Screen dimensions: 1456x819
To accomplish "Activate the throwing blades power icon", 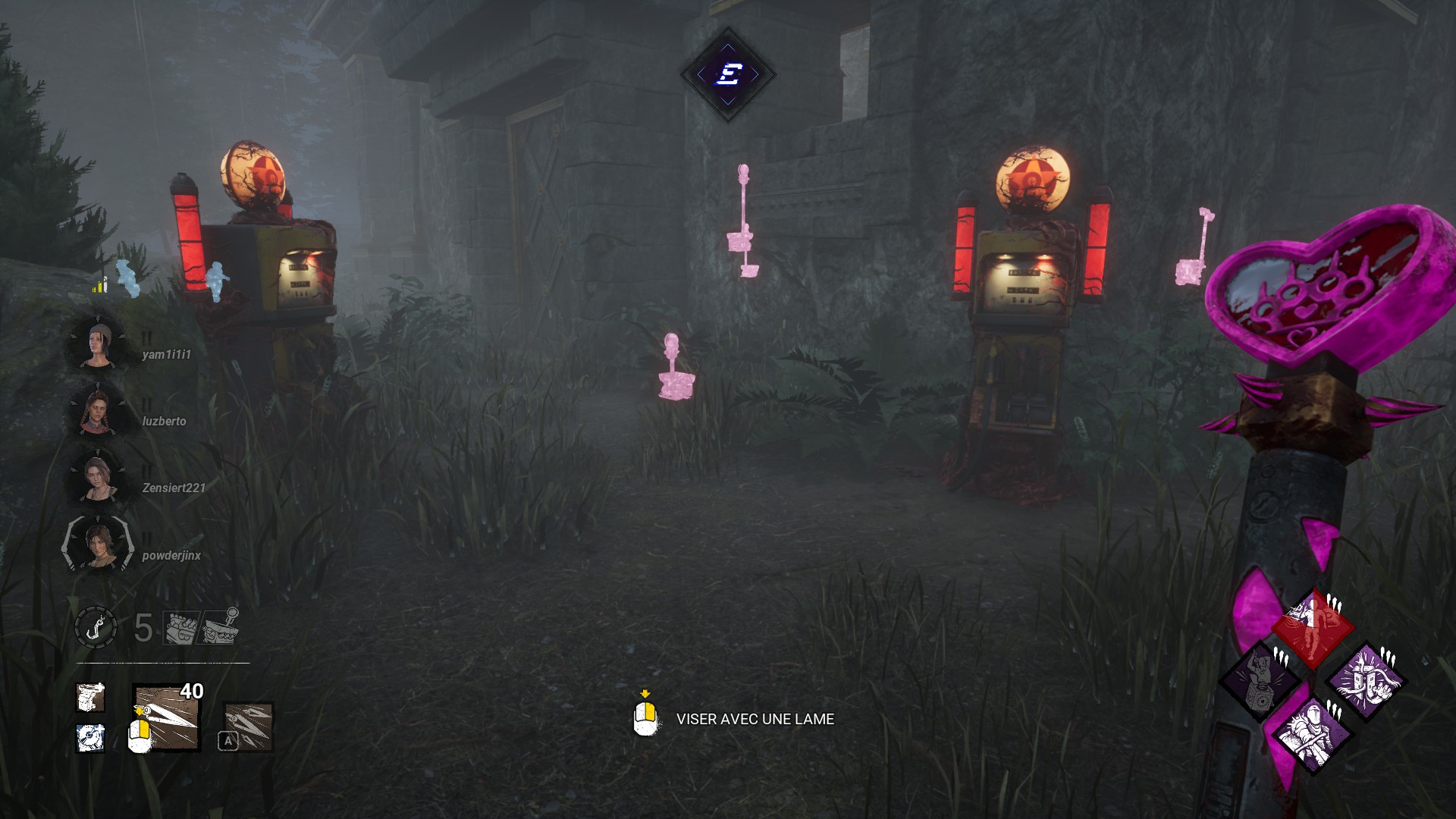I will click(168, 717).
